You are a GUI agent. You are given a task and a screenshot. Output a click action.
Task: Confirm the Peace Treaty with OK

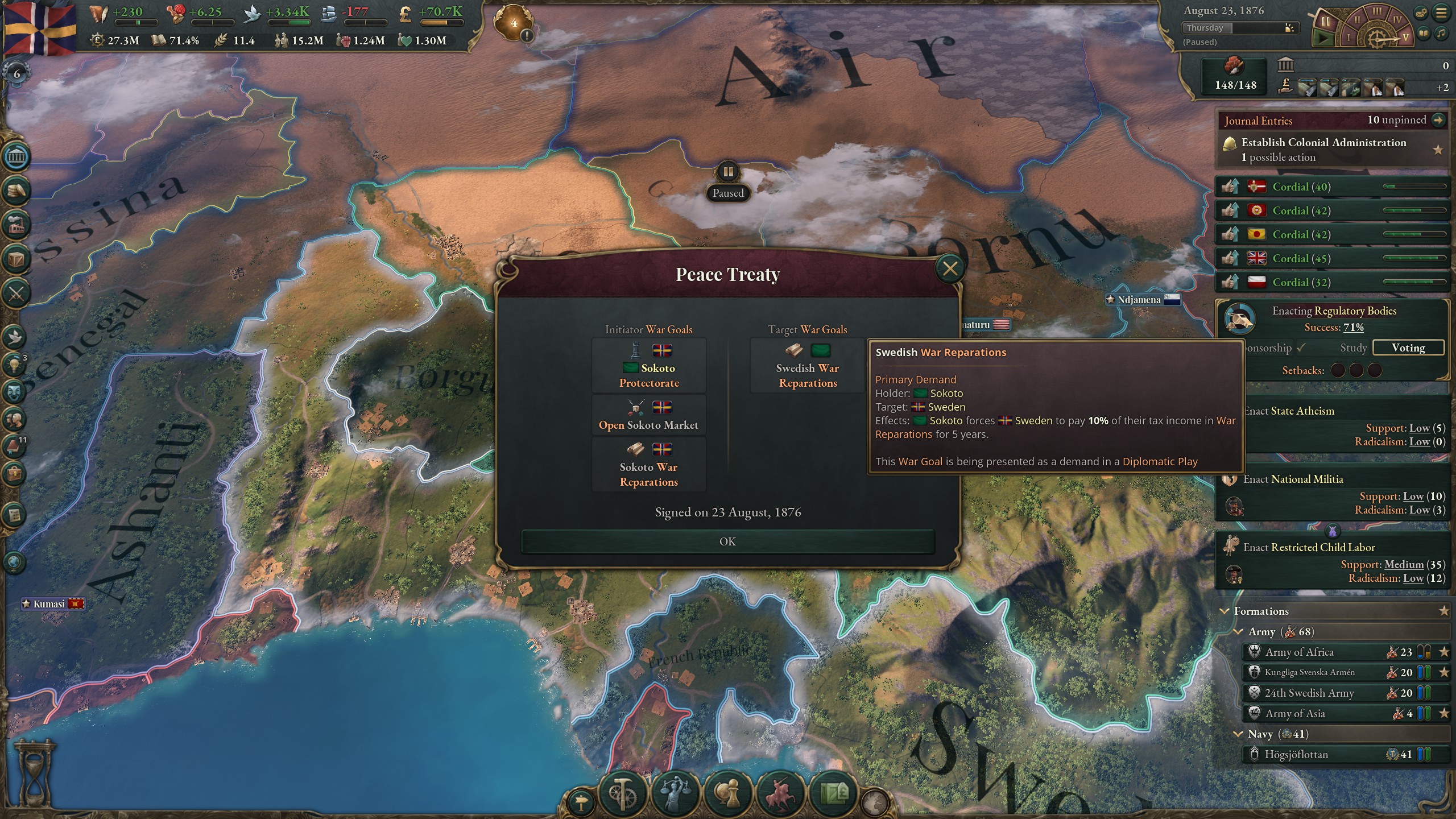(x=728, y=541)
